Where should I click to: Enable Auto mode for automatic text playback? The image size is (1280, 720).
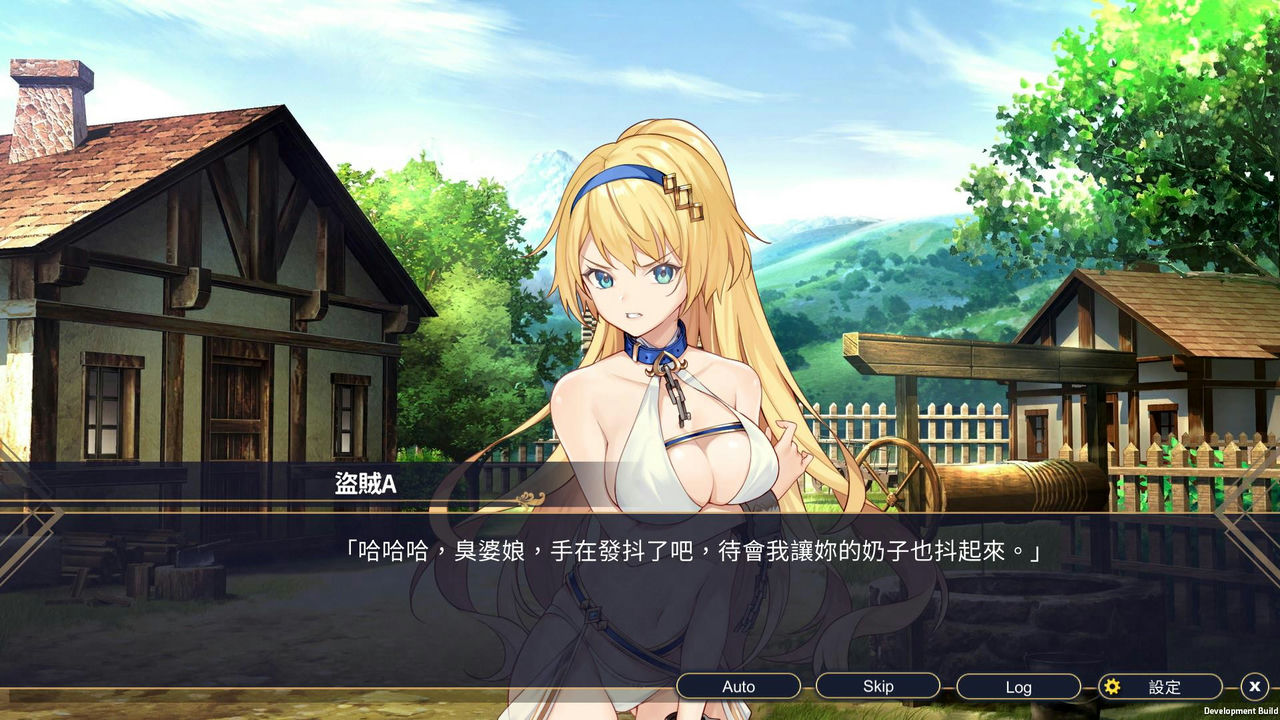pos(739,686)
